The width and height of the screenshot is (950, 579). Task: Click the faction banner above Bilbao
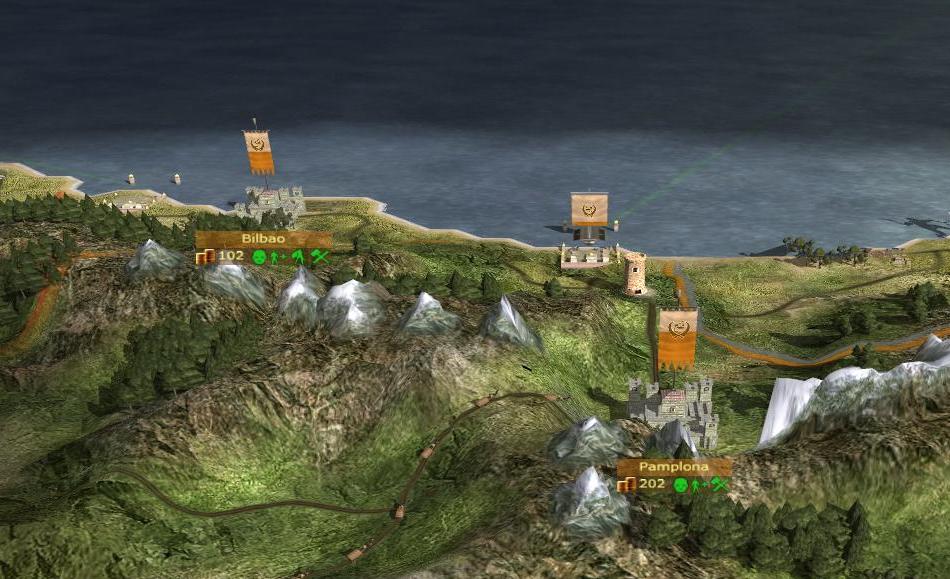pyautogui.click(x=259, y=151)
